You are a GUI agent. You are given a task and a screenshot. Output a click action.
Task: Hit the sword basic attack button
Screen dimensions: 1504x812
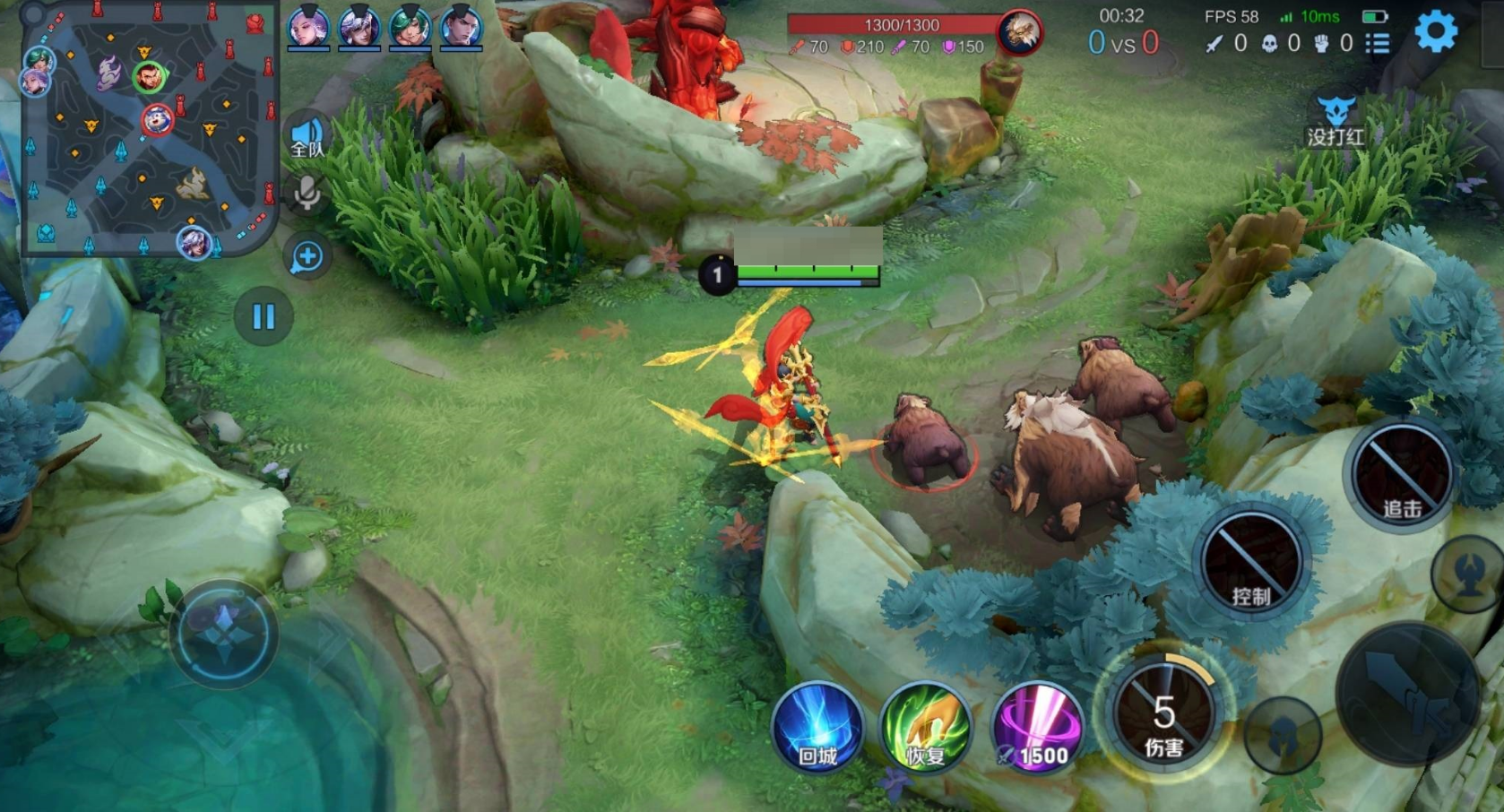tap(1407, 695)
